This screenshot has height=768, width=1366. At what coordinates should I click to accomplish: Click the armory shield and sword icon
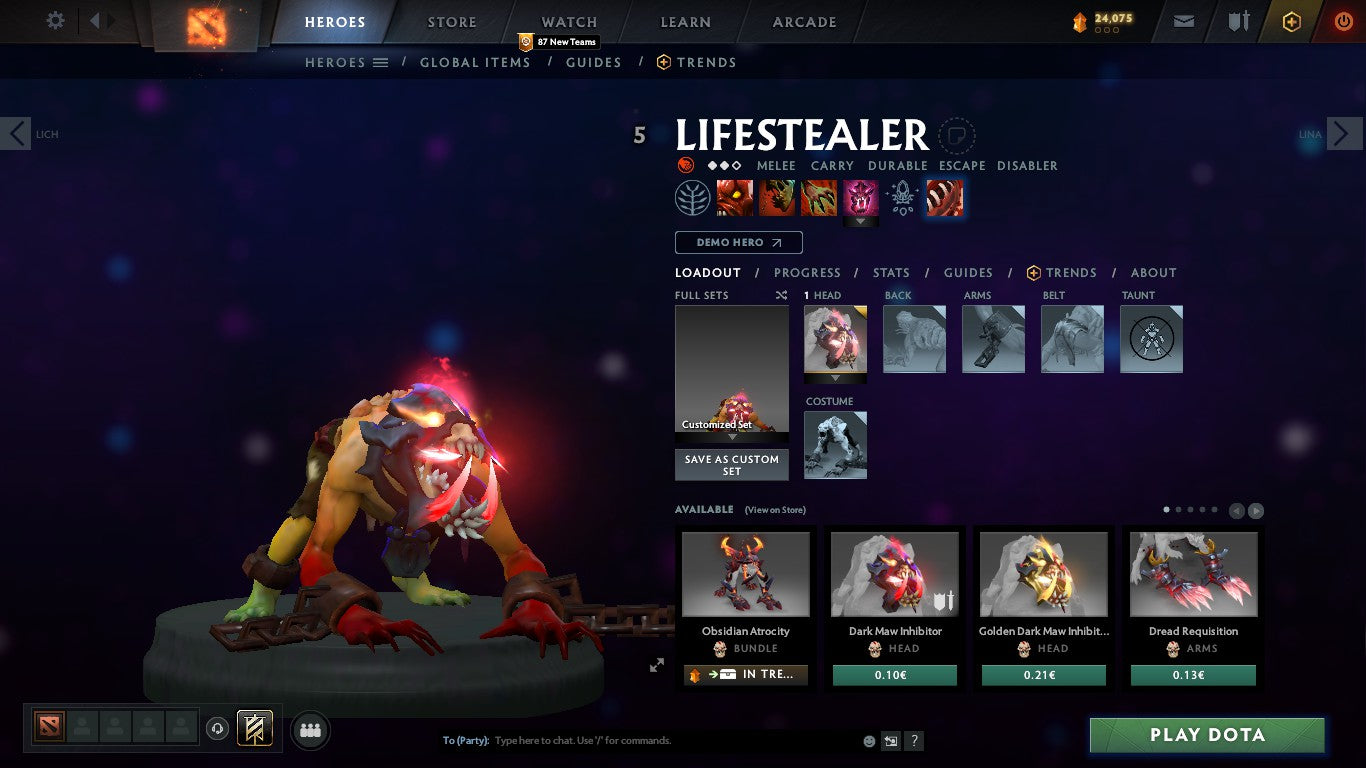tap(1239, 20)
